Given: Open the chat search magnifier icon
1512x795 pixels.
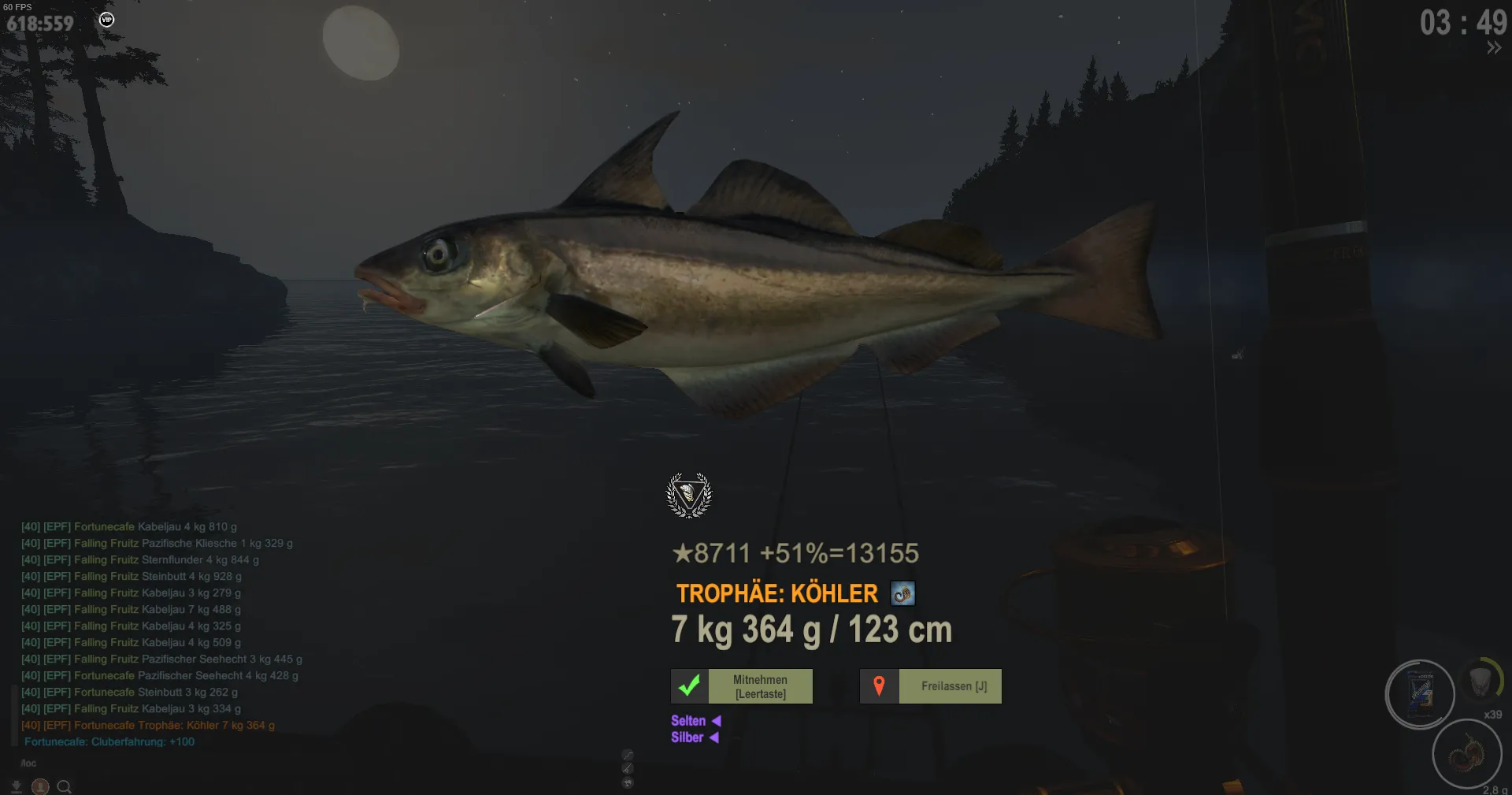Looking at the screenshot, I should tap(65, 786).
